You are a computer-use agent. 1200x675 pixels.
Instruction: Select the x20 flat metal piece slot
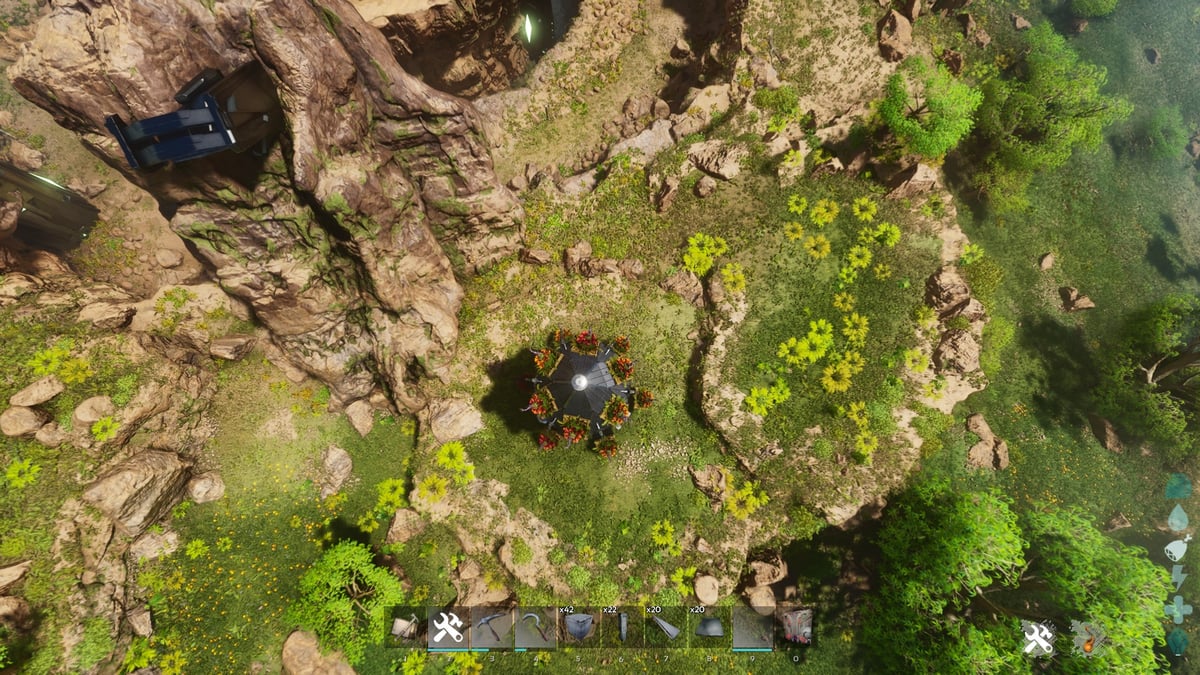pyautogui.click(x=708, y=627)
